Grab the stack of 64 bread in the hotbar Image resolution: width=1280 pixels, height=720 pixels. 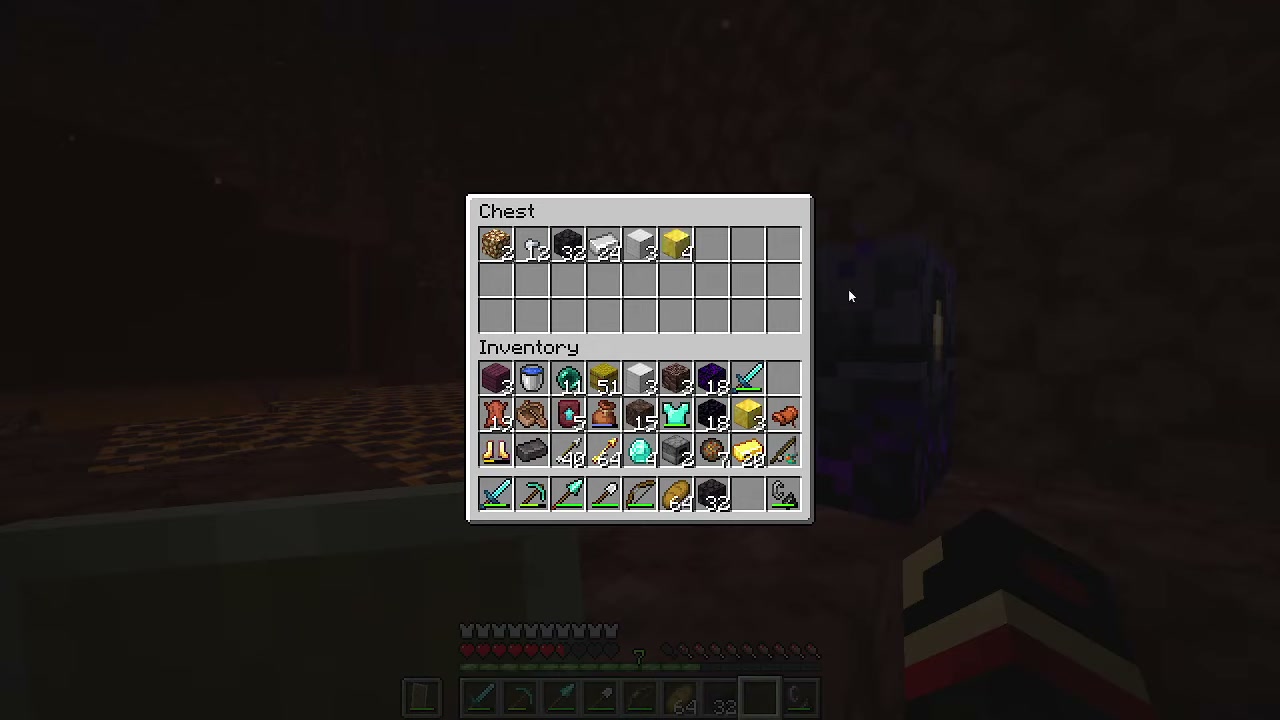(x=676, y=494)
